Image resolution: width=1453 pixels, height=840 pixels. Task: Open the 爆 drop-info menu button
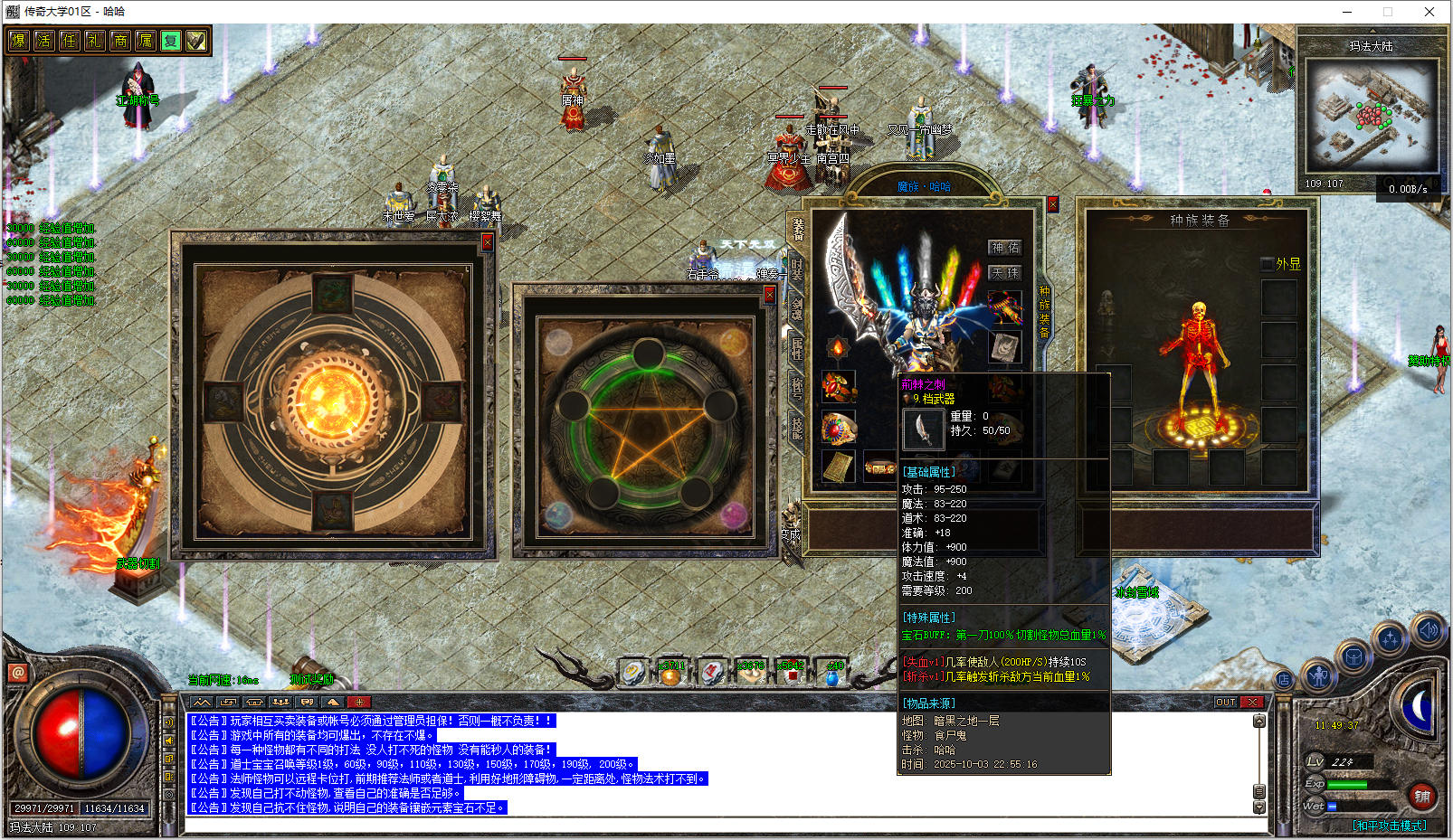(18, 41)
